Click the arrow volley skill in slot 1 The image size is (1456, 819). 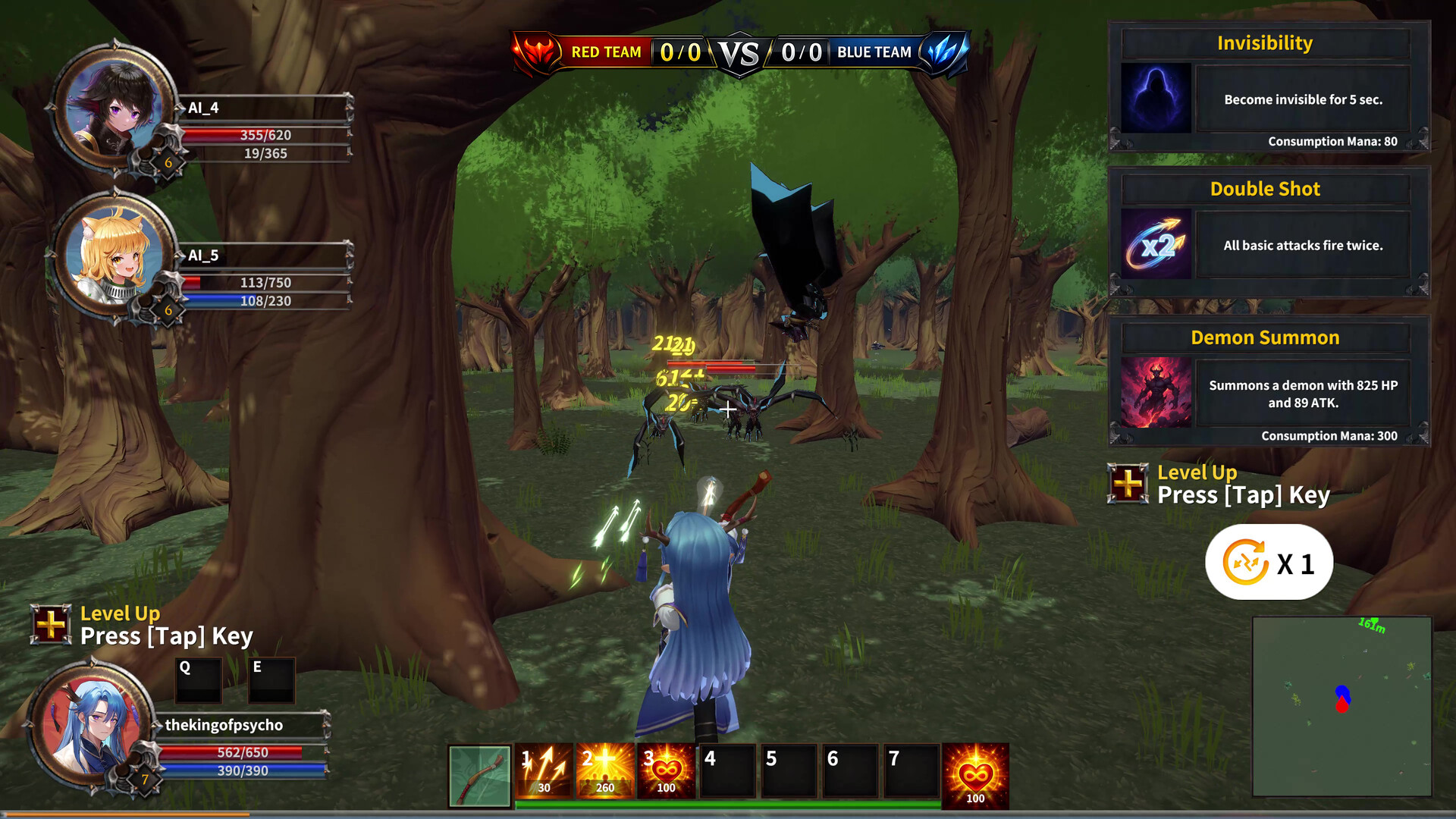(543, 770)
